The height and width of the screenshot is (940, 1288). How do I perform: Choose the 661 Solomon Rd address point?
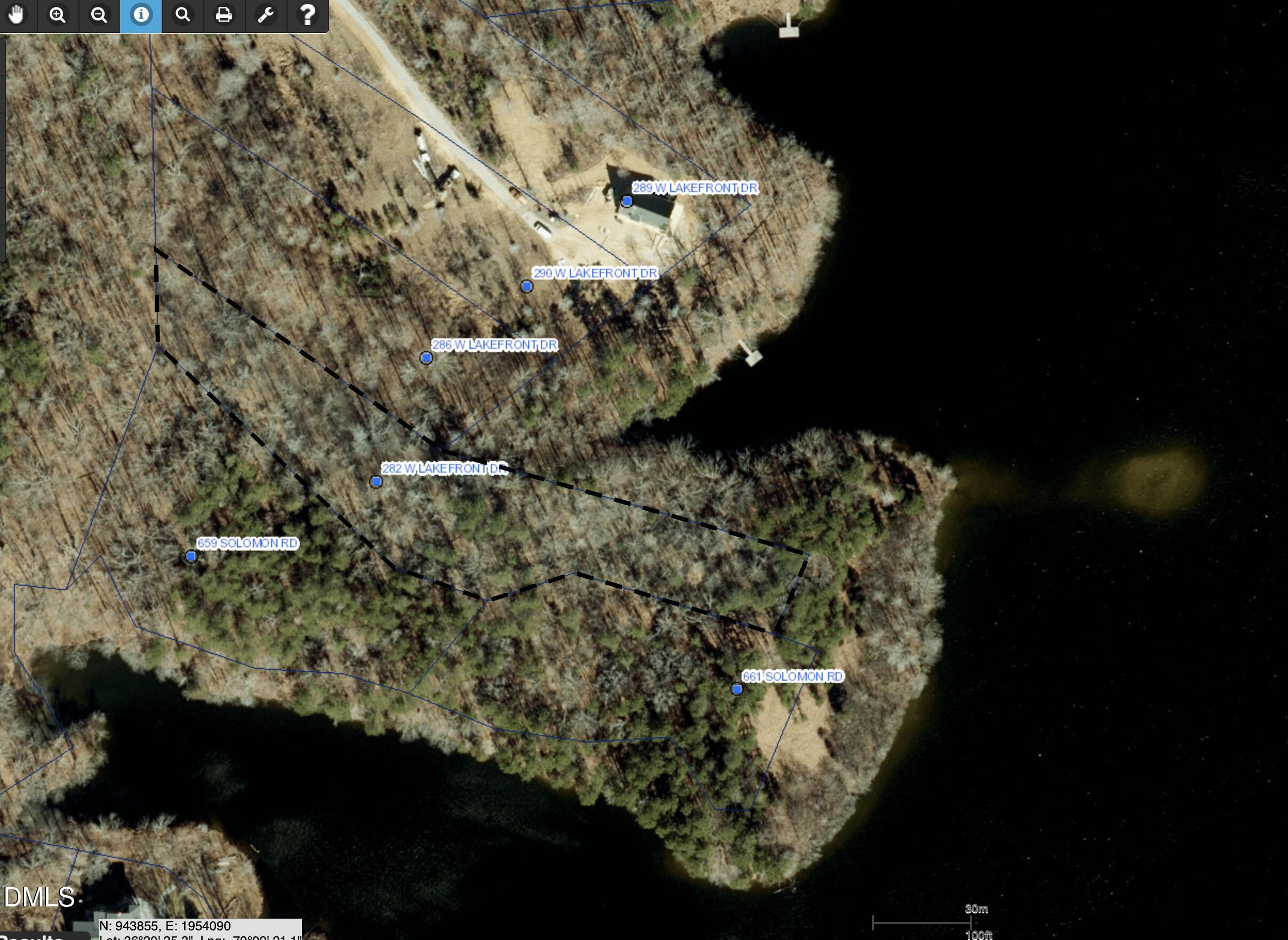(737, 690)
